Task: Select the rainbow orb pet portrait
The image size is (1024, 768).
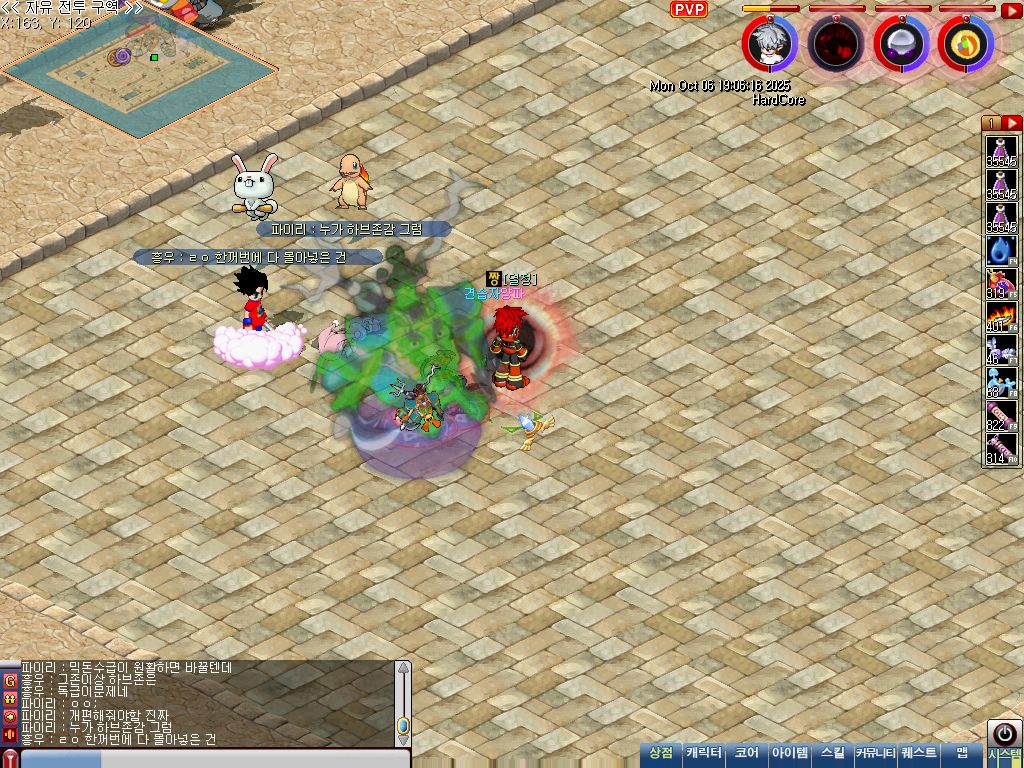Action: 965,44
